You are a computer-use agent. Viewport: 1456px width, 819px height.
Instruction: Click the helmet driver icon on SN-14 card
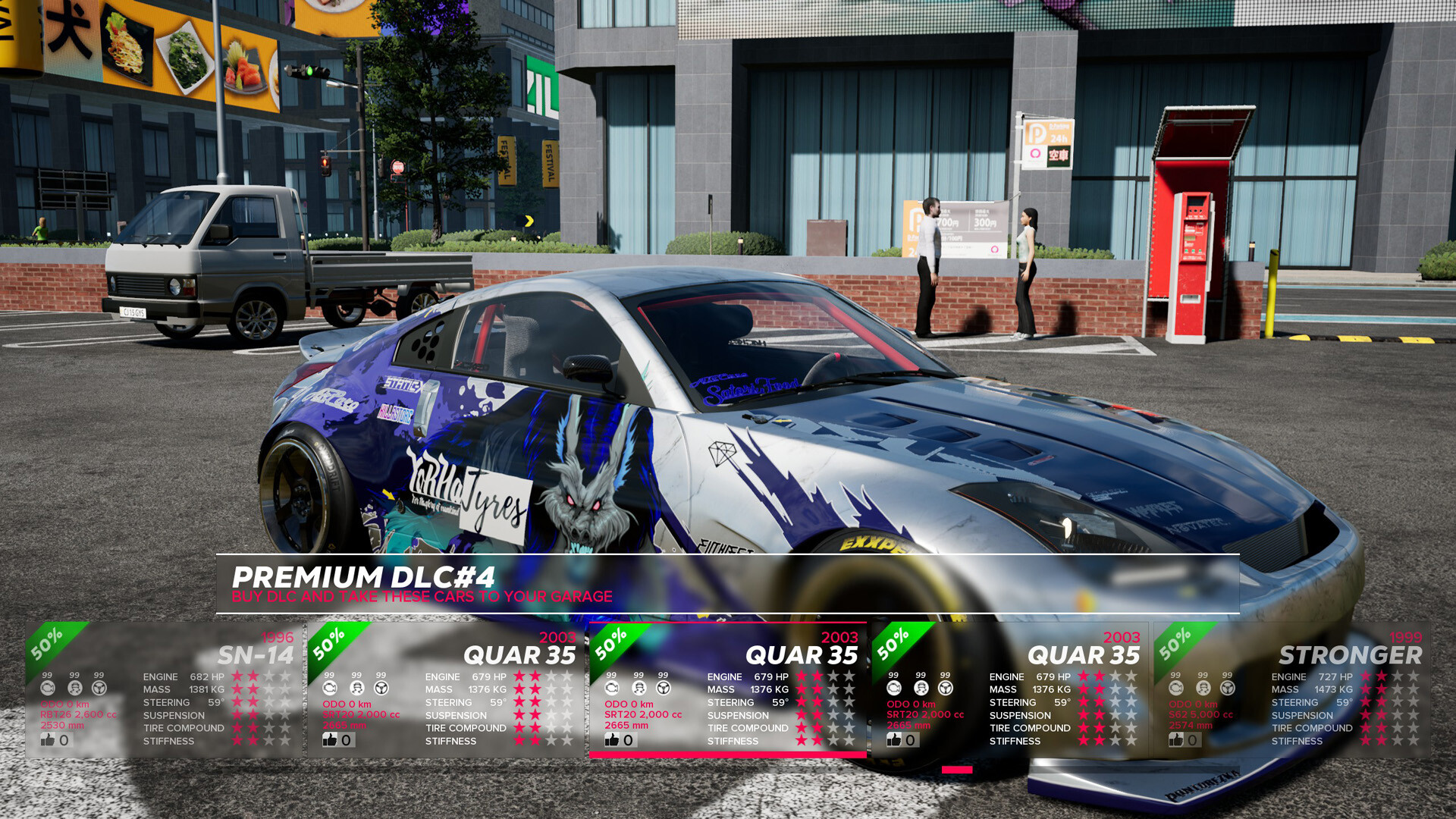click(74, 688)
